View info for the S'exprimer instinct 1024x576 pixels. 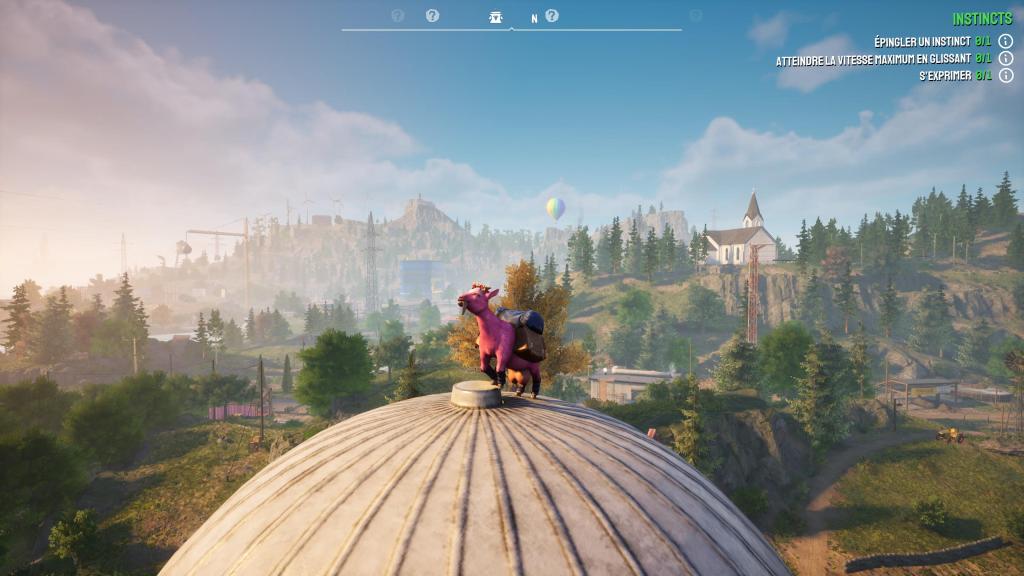(x=1006, y=76)
